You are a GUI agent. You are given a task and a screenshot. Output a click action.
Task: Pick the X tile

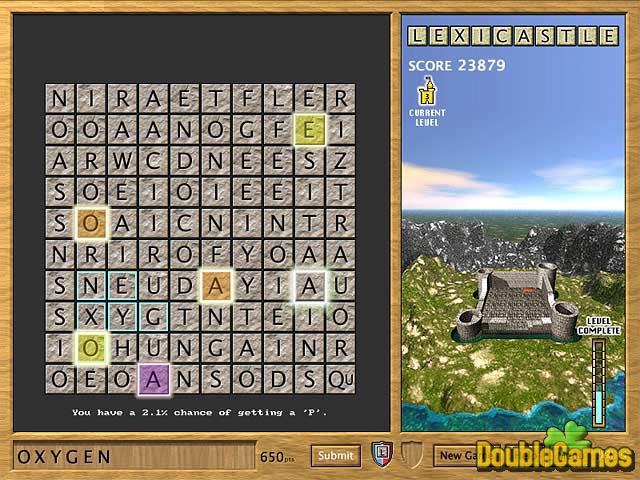[x=91, y=317]
